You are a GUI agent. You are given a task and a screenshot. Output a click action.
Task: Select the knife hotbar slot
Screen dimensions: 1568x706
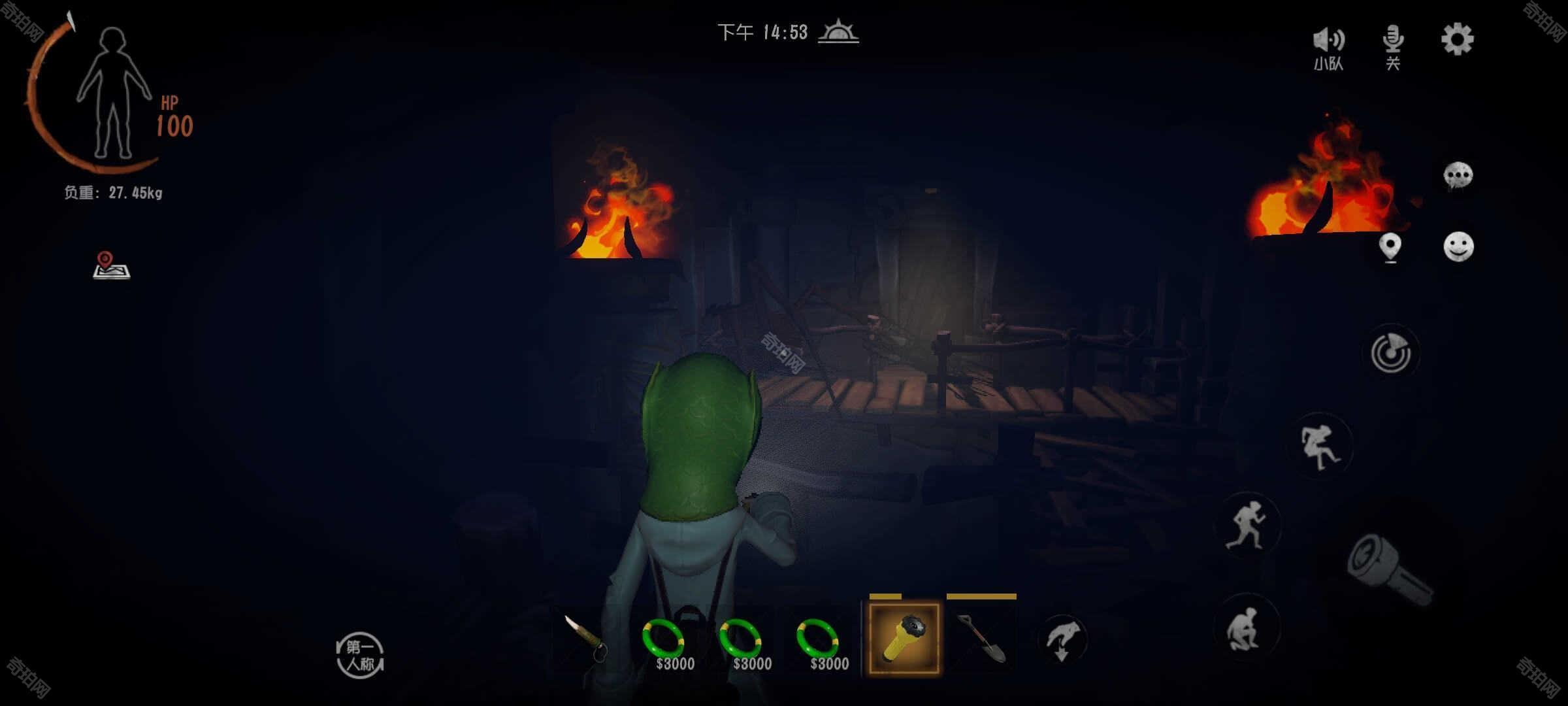586,639
